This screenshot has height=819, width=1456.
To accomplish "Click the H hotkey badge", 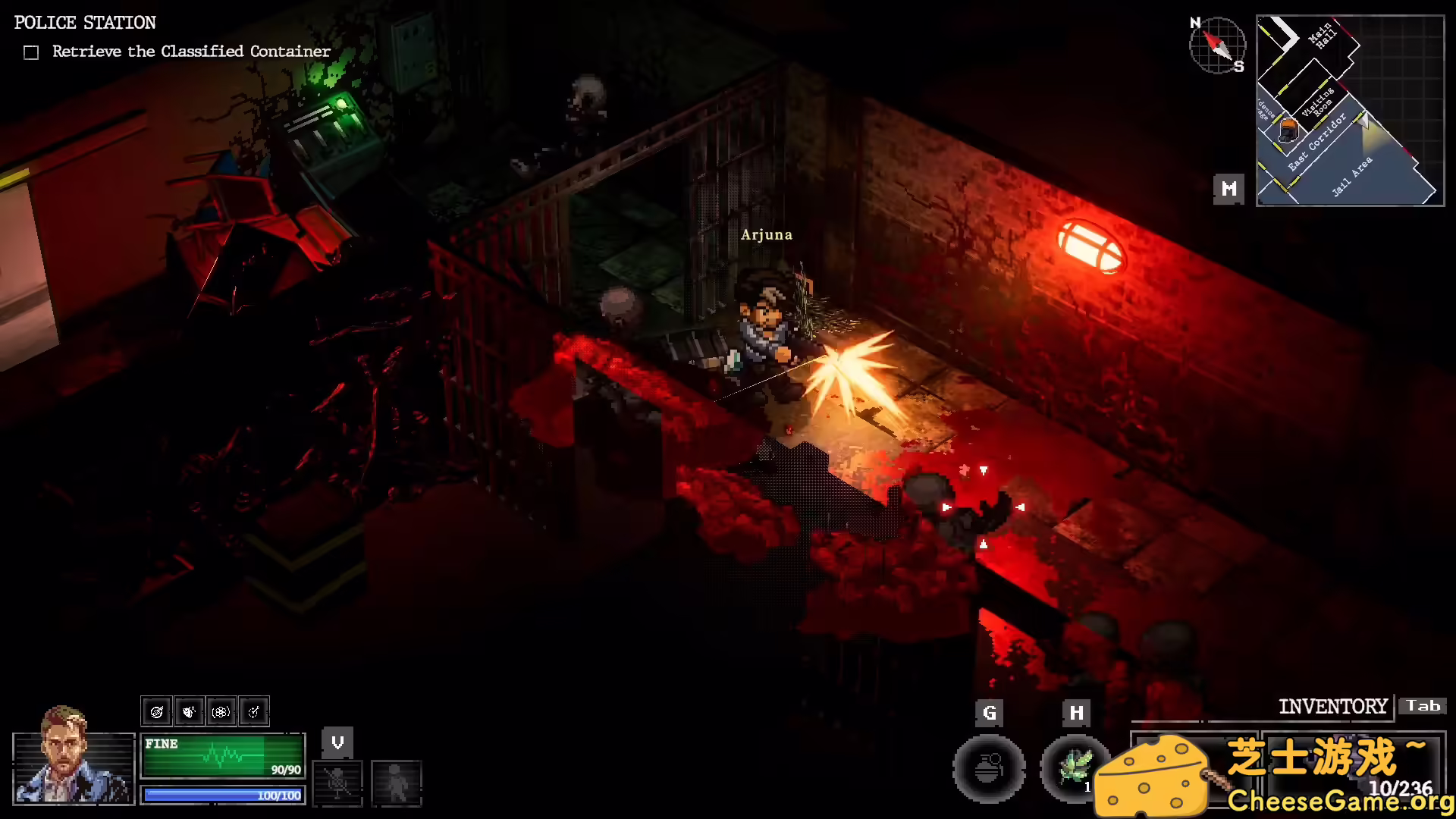I will 1075,713.
